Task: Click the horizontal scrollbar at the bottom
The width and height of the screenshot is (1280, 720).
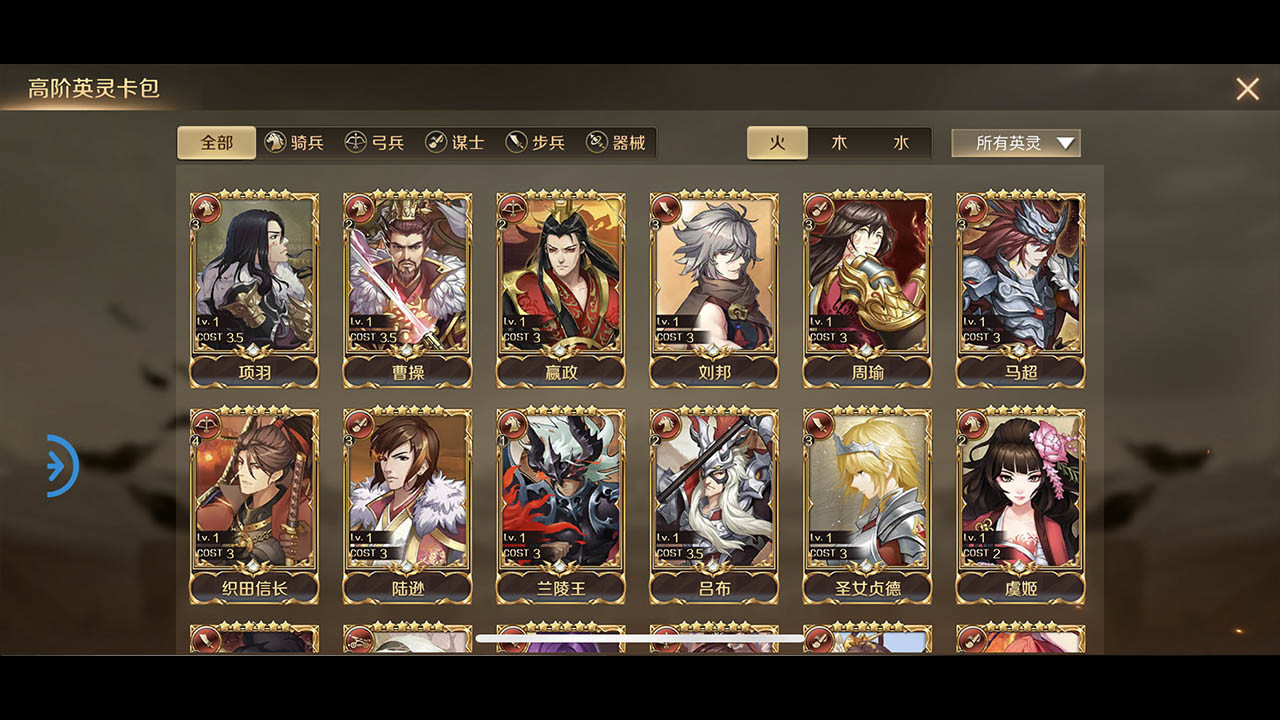Action: pyautogui.click(x=640, y=636)
